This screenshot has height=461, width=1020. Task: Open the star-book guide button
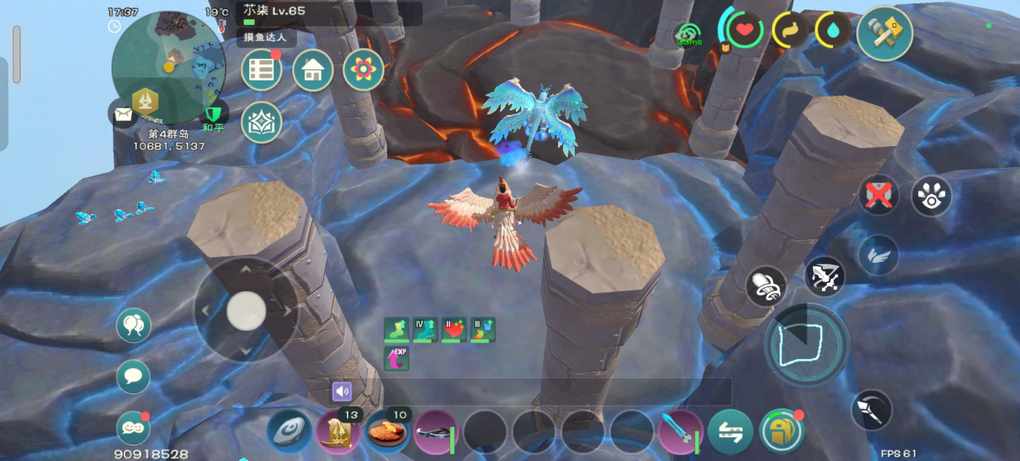pos(262,121)
